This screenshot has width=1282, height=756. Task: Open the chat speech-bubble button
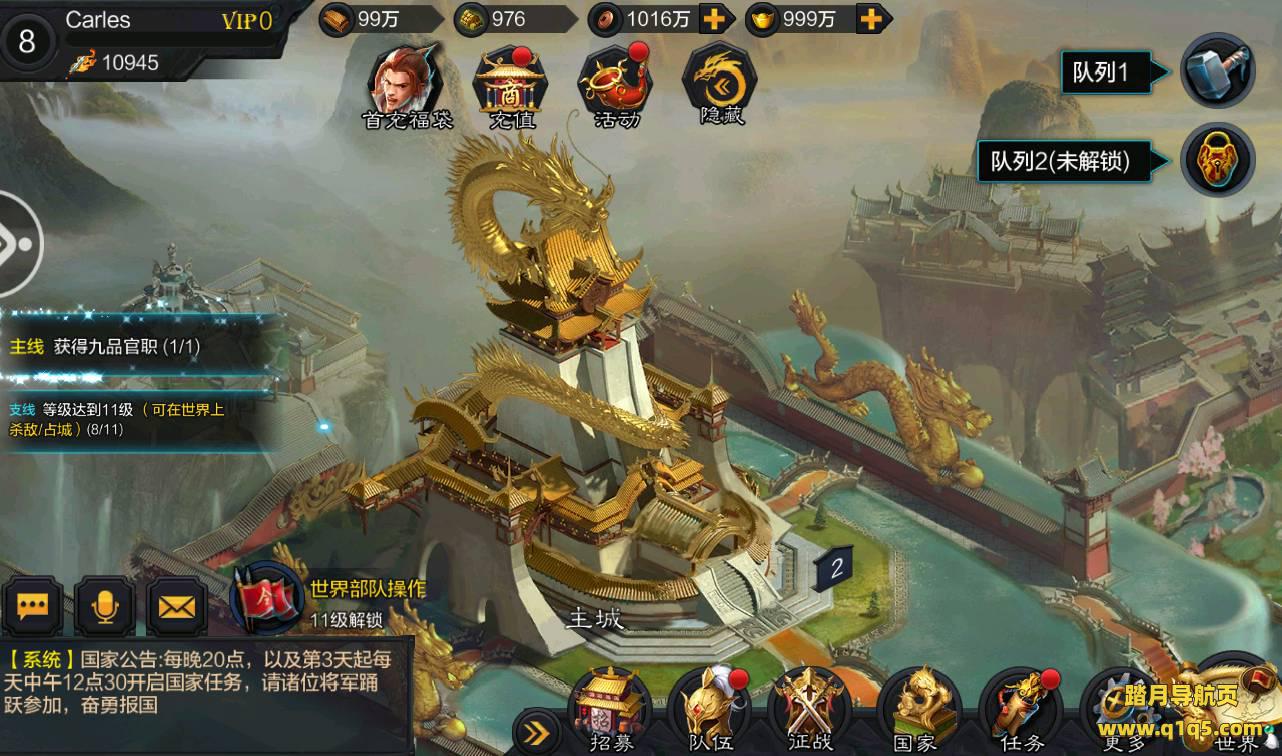point(32,606)
